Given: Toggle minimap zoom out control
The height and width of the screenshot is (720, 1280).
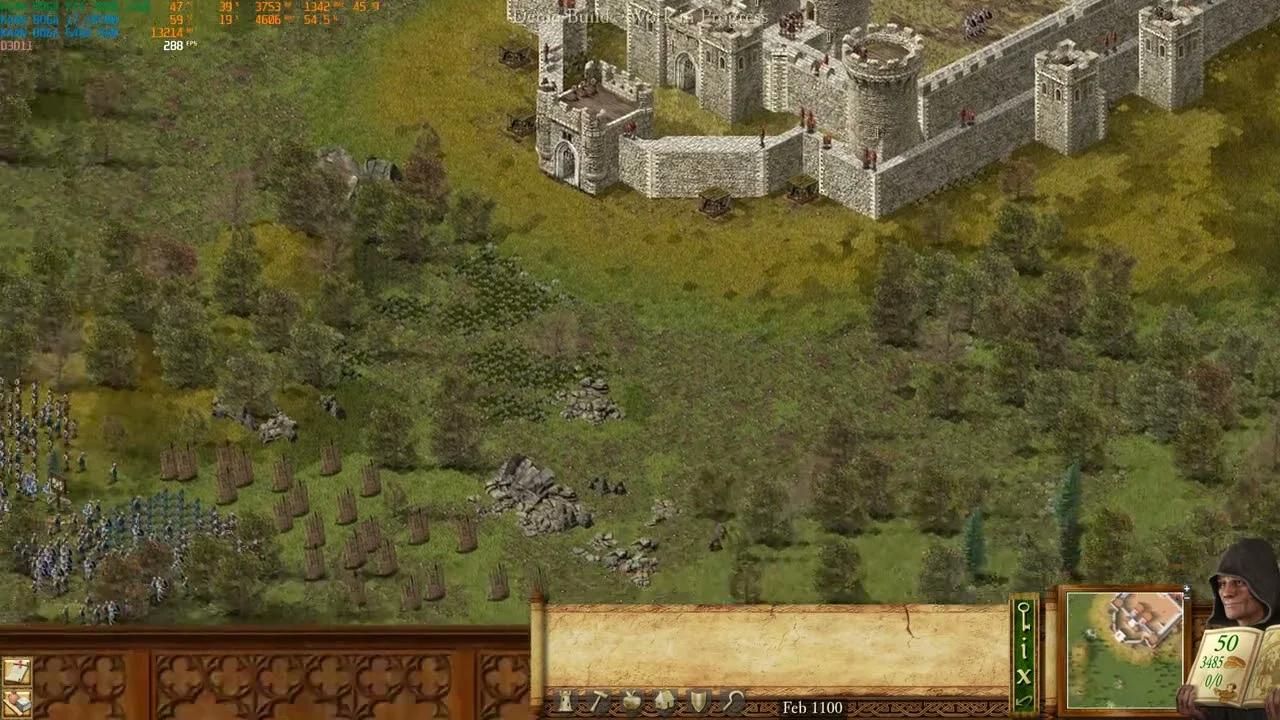Looking at the screenshot, I should click(1185, 597).
